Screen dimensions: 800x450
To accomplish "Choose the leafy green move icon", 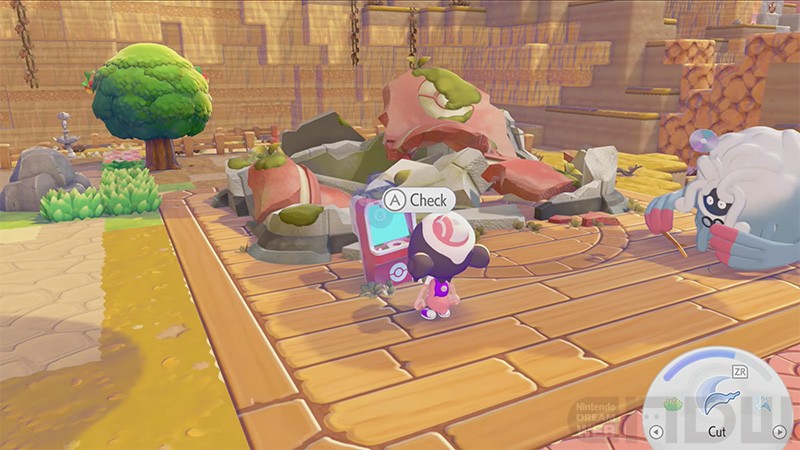I will tap(673, 405).
